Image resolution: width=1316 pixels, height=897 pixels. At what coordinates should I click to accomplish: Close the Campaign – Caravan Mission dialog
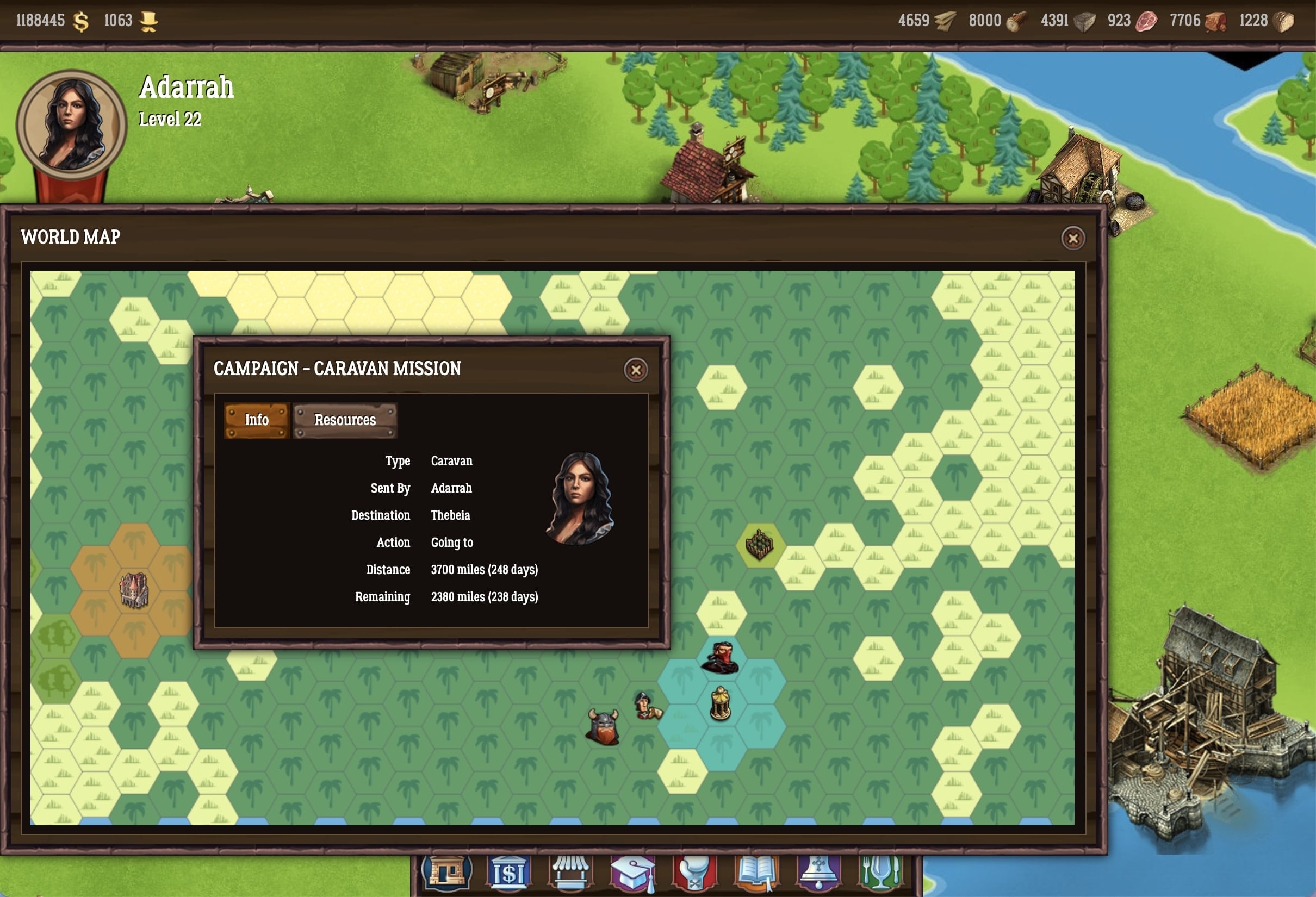[x=635, y=370]
